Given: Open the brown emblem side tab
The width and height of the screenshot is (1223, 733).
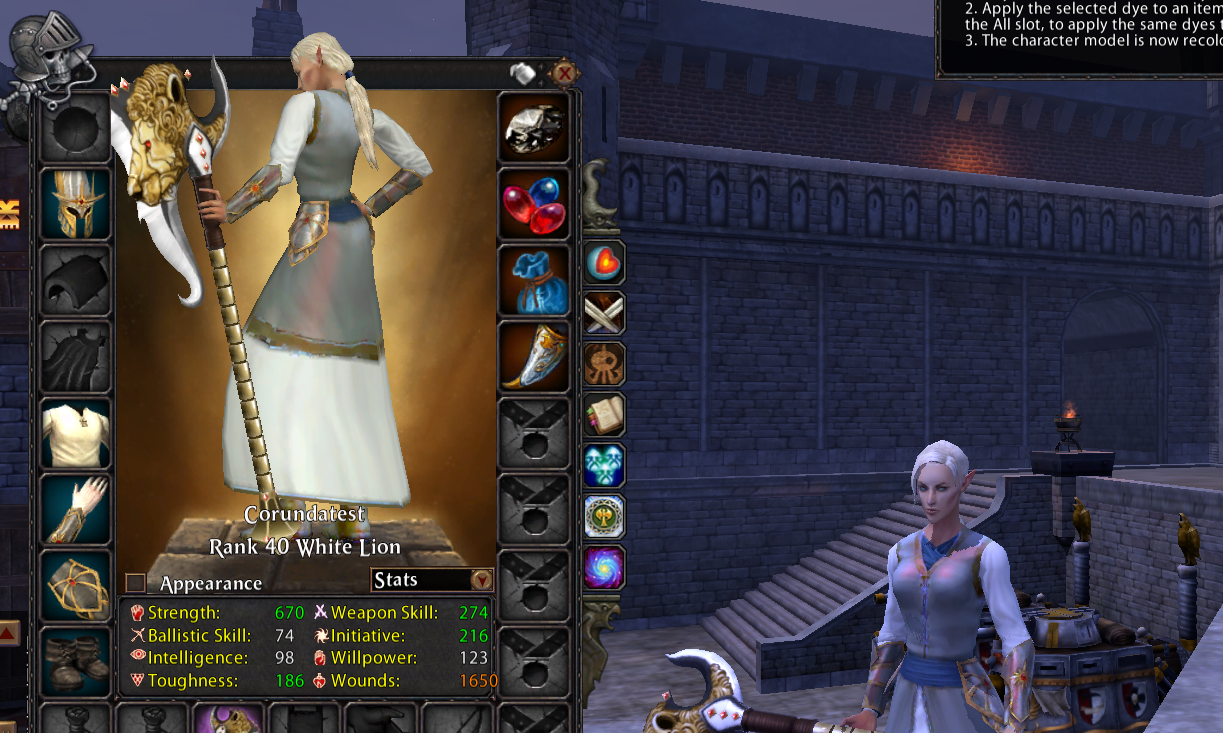Looking at the screenshot, I should pos(604,364).
